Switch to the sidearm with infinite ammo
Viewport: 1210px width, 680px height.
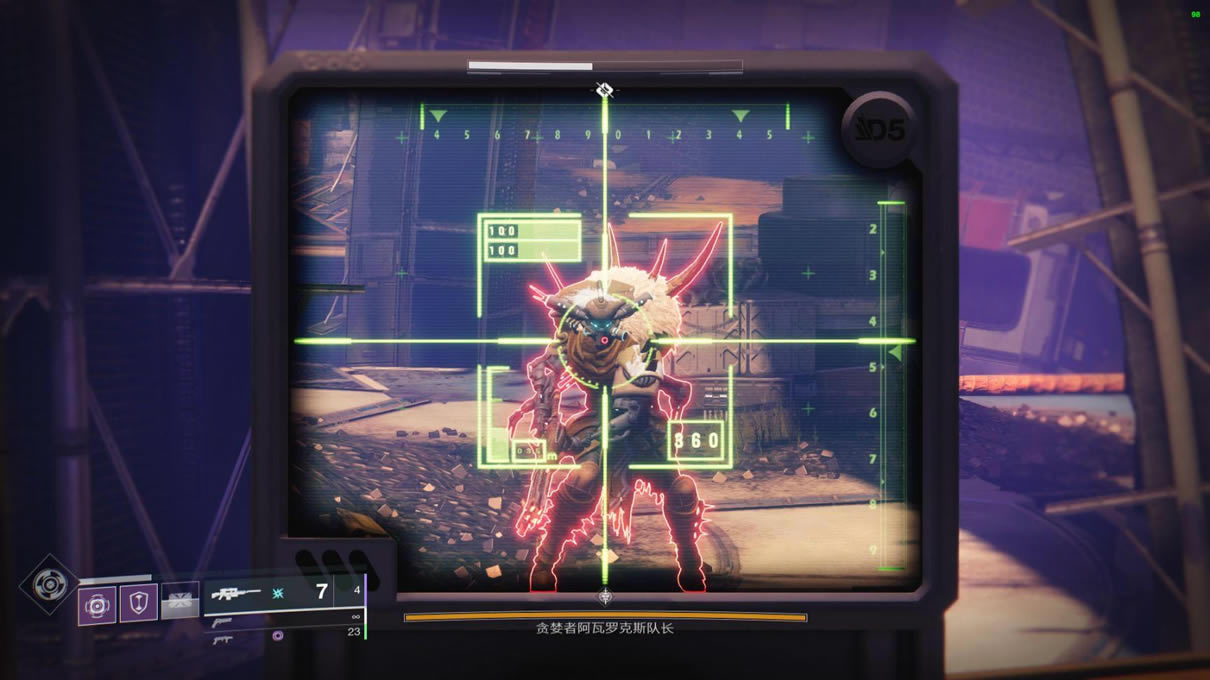[x=222, y=621]
